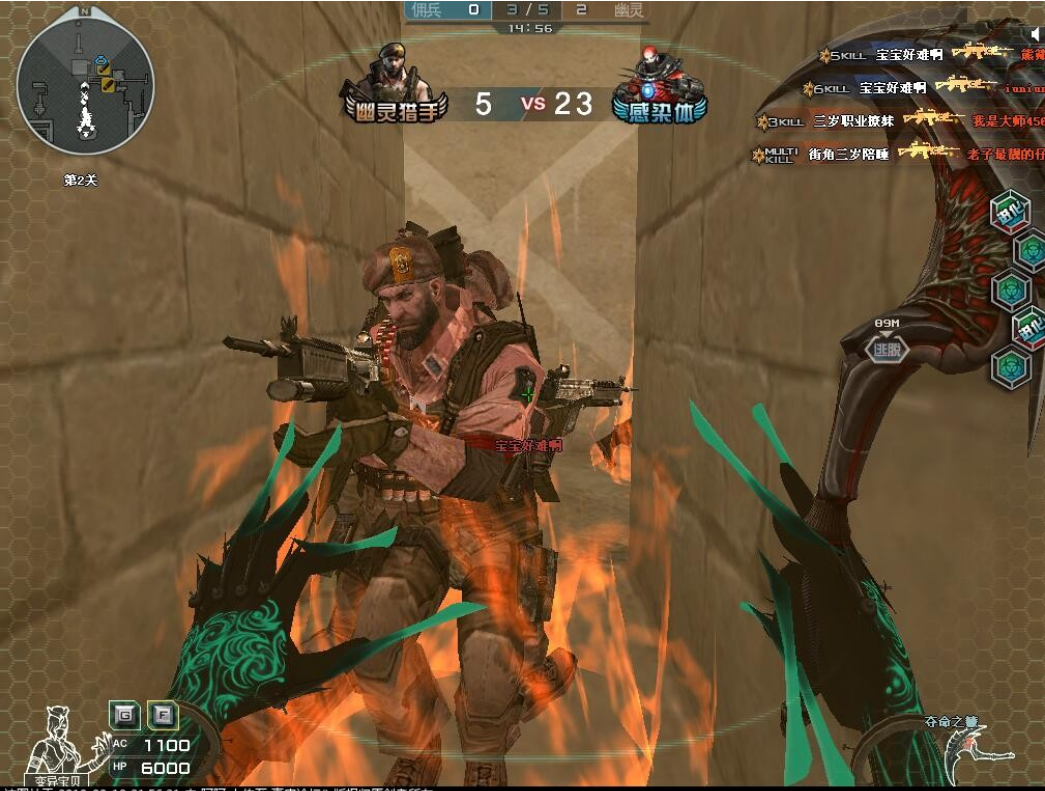
Task: Click the 逃脱 escape objective marker
Action: pyautogui.click(x=886, y=348)
